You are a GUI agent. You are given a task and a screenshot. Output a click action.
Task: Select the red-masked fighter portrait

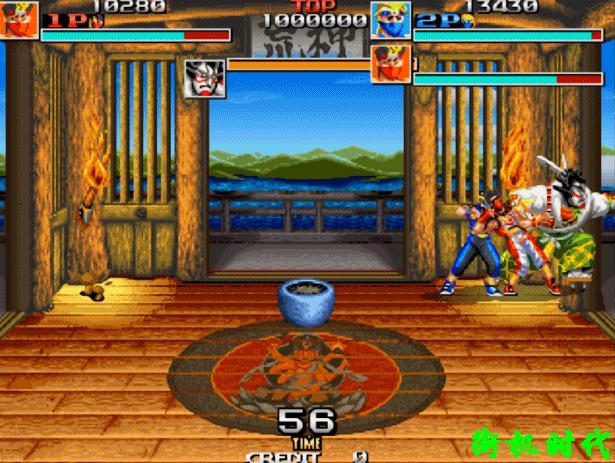(x=390, y=64)
